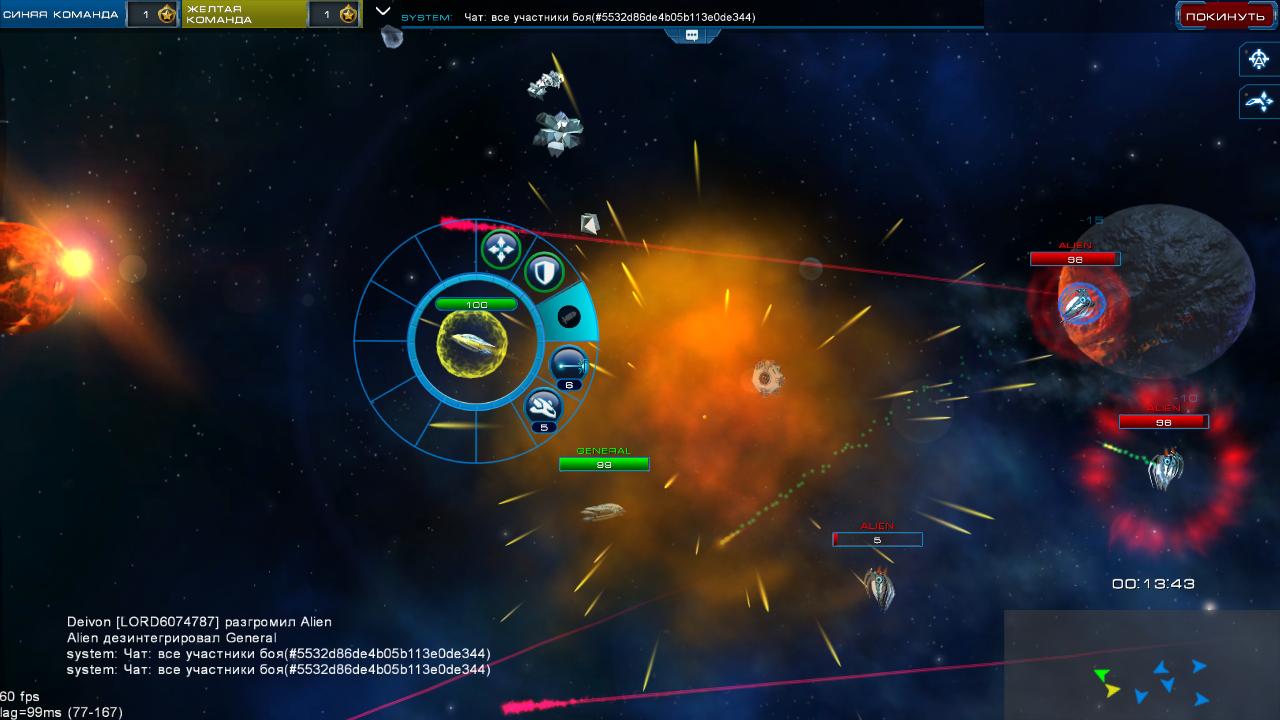Click the ship maneuver icon below the crosshair
Image resolution: width=1280 pixels, height=720 pixels.
(x=1258, y=101)
